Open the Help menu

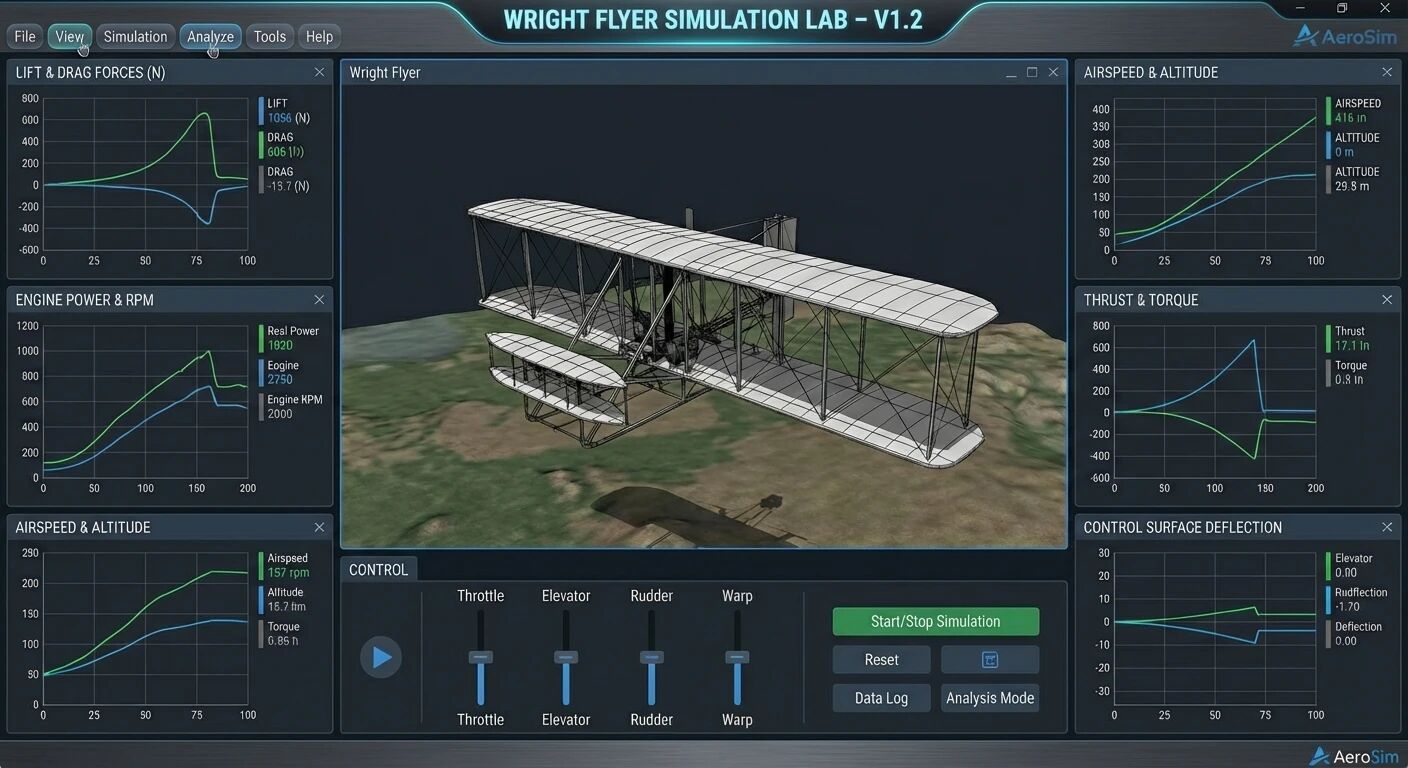pos(319,37)
